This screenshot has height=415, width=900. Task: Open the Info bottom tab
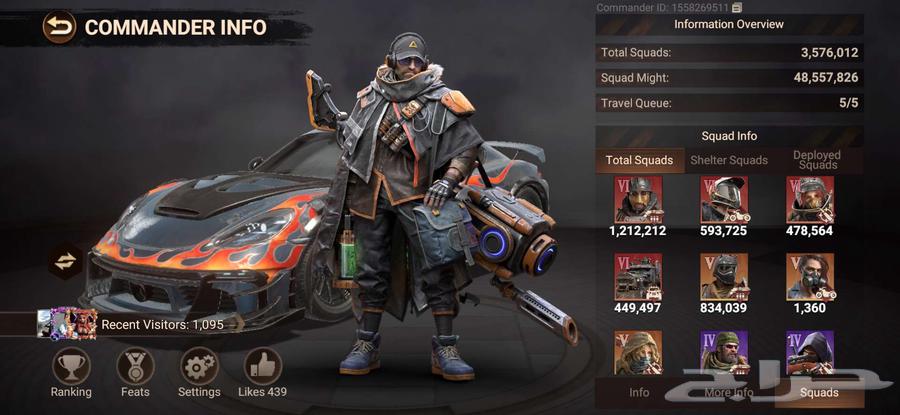pos(639,393)
